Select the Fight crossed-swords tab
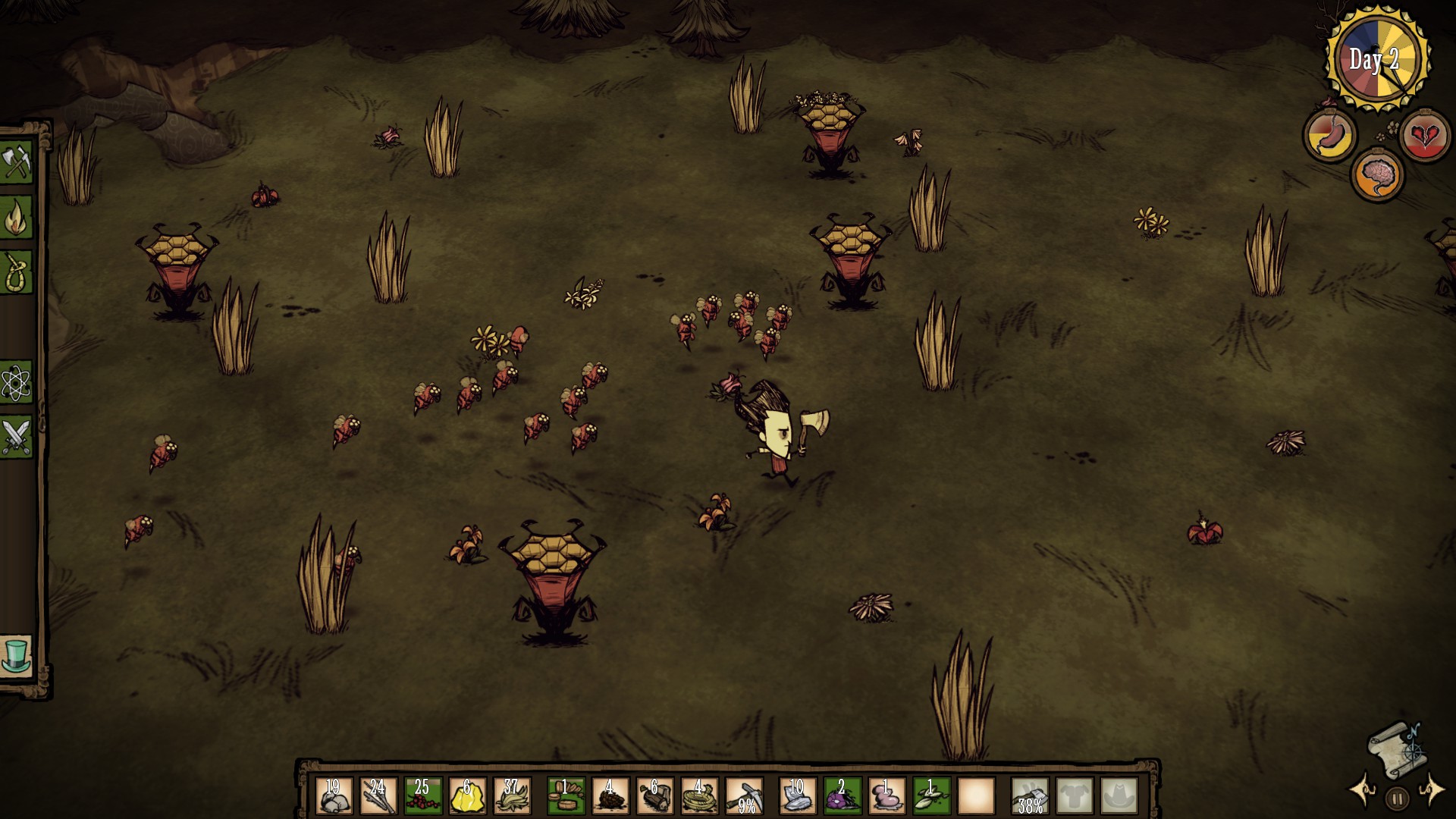The height and width of the screenshot is (819, 1456). coord(17,438)
